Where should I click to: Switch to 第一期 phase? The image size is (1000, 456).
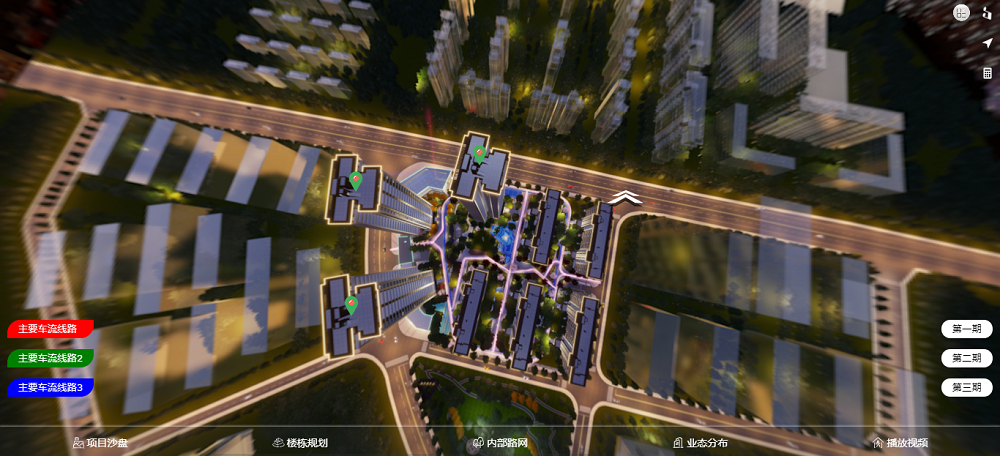(x=966, y=329)
